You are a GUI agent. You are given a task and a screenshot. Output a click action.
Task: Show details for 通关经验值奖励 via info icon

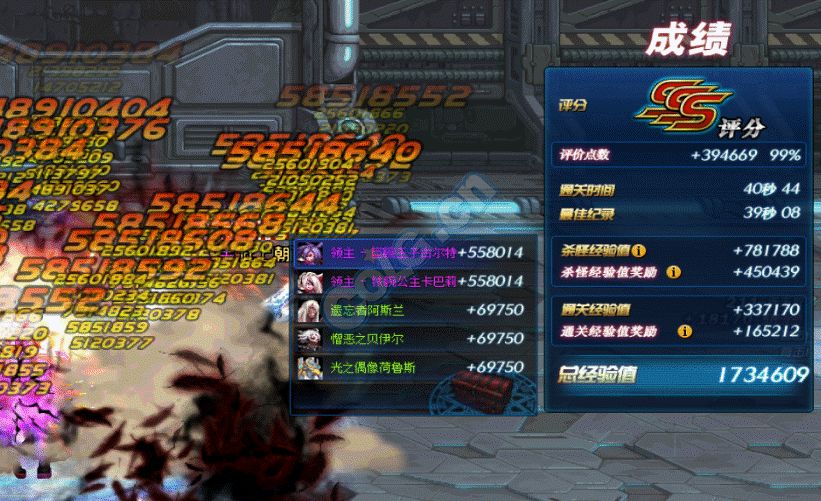[x=685, y=330]
